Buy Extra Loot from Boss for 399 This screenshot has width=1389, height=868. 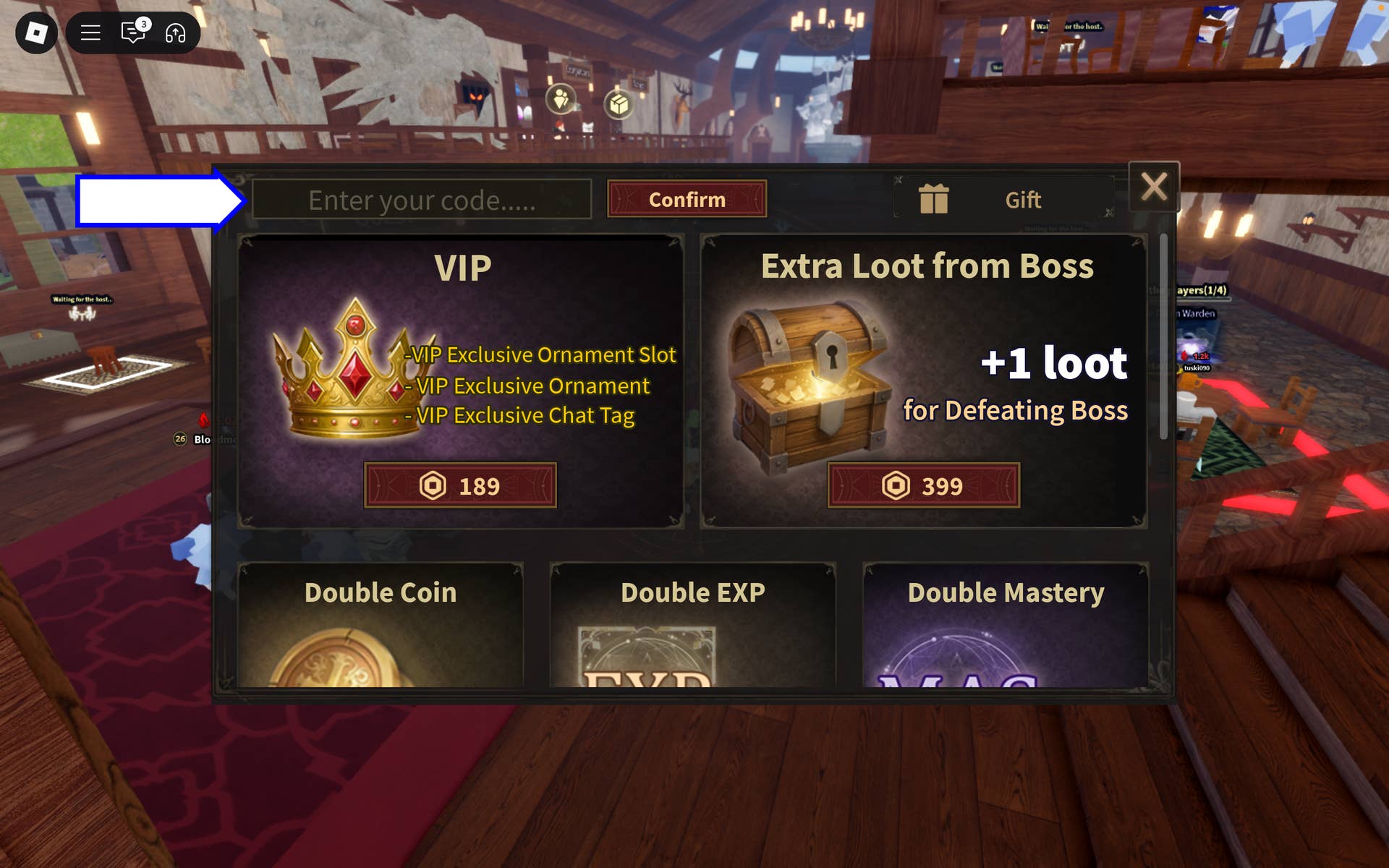coord(924,487)
